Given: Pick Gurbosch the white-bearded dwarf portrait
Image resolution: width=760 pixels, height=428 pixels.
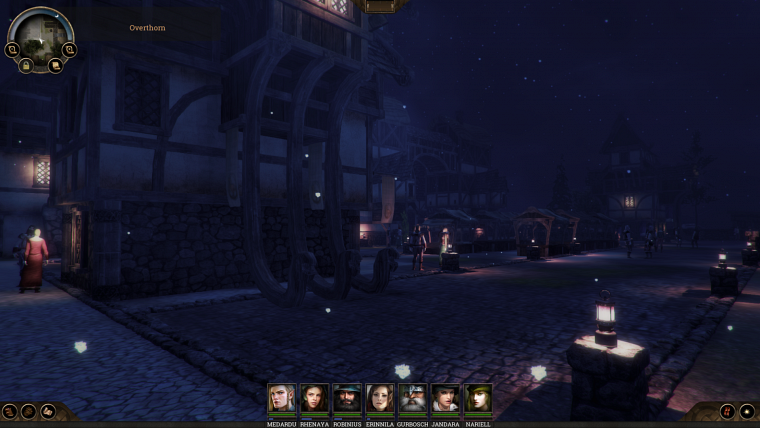Looking at the screenshot, I should 412,398.
